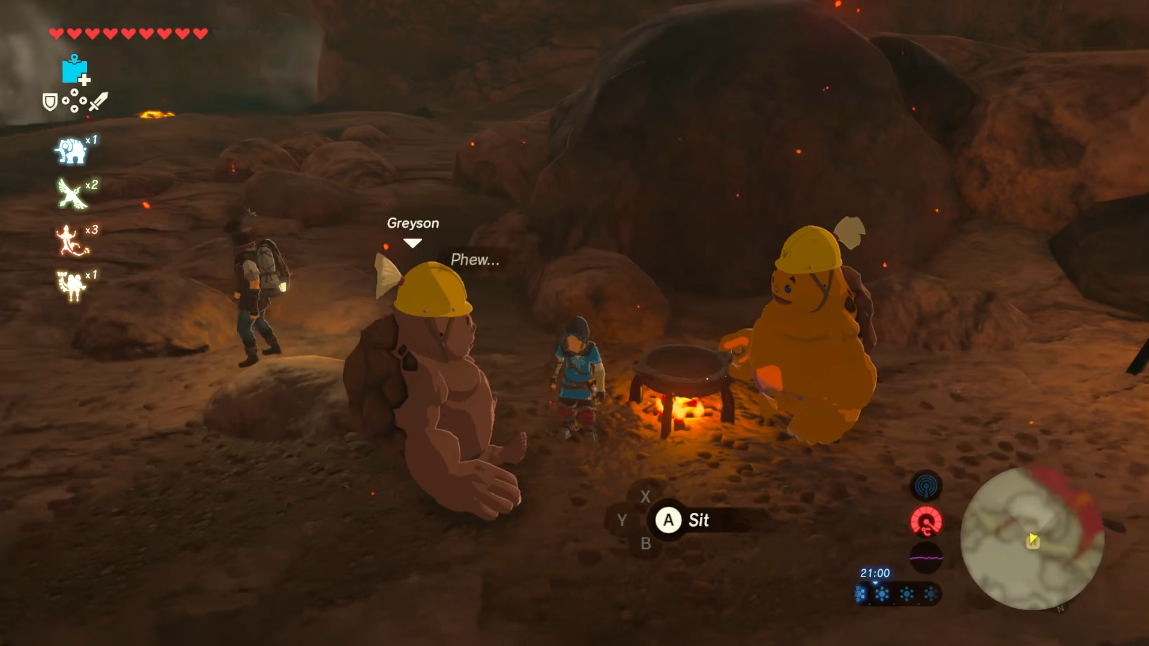The width and height of the screenshot is (1149, 646).
Task: Click the weather forecast bar below the clock
Action: (897, 594)
